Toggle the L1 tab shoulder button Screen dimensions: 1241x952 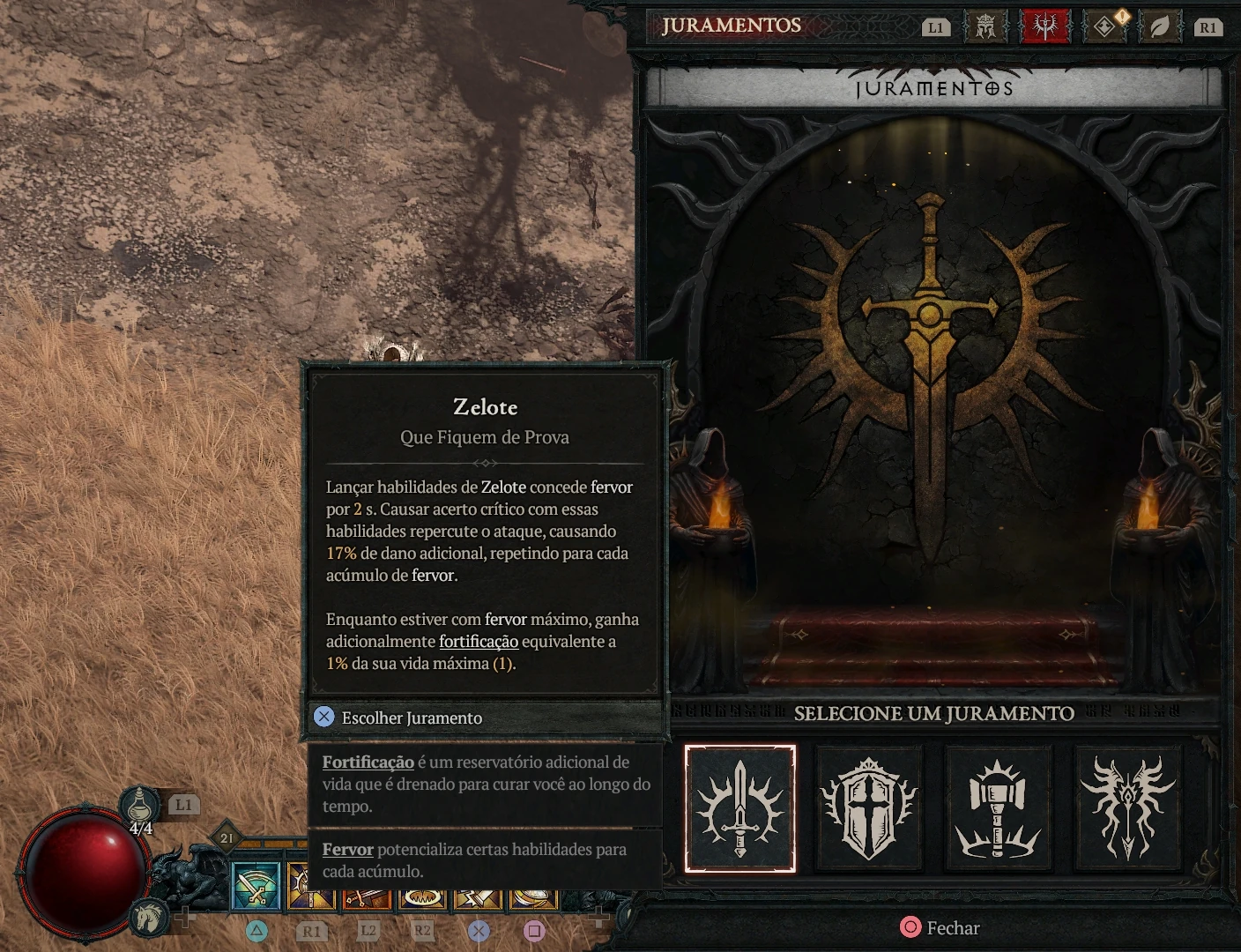tap(936, 26)
